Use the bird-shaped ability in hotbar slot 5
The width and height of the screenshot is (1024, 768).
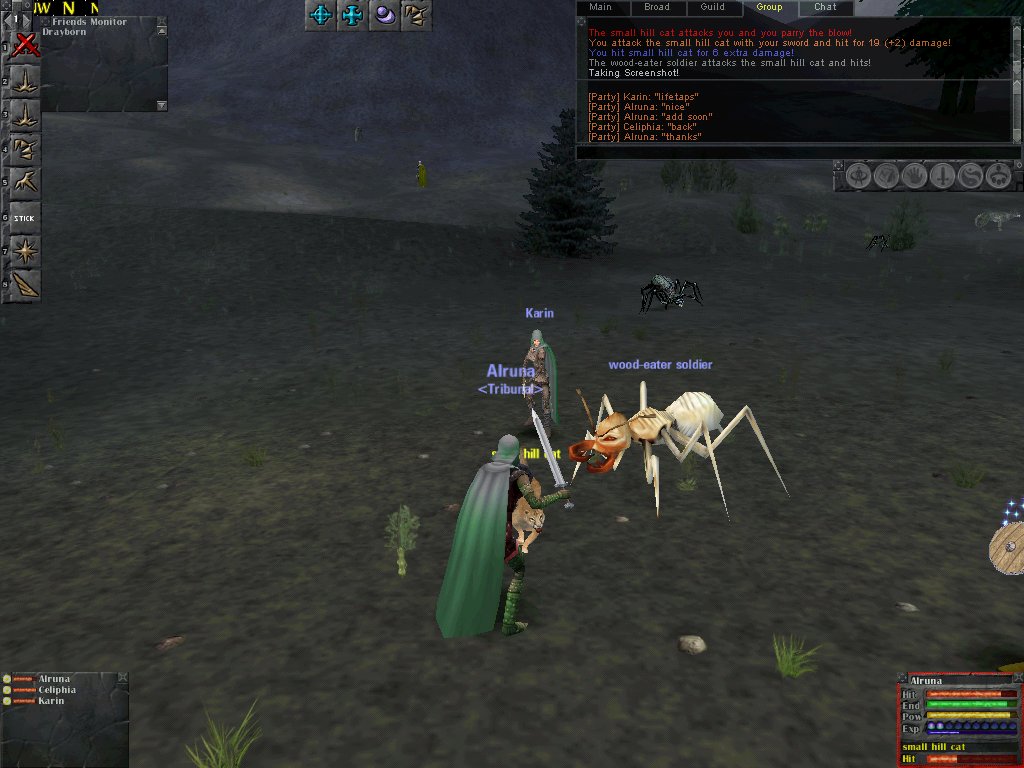(25, 183)
